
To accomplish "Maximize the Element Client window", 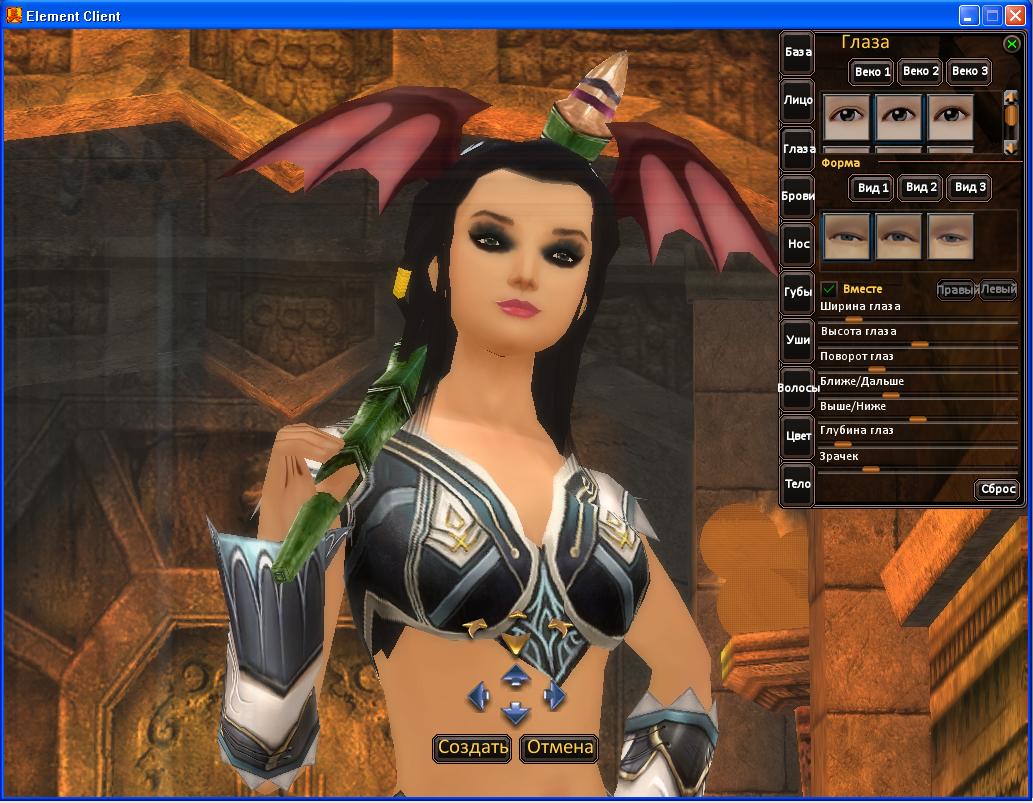I will [992, 15].
